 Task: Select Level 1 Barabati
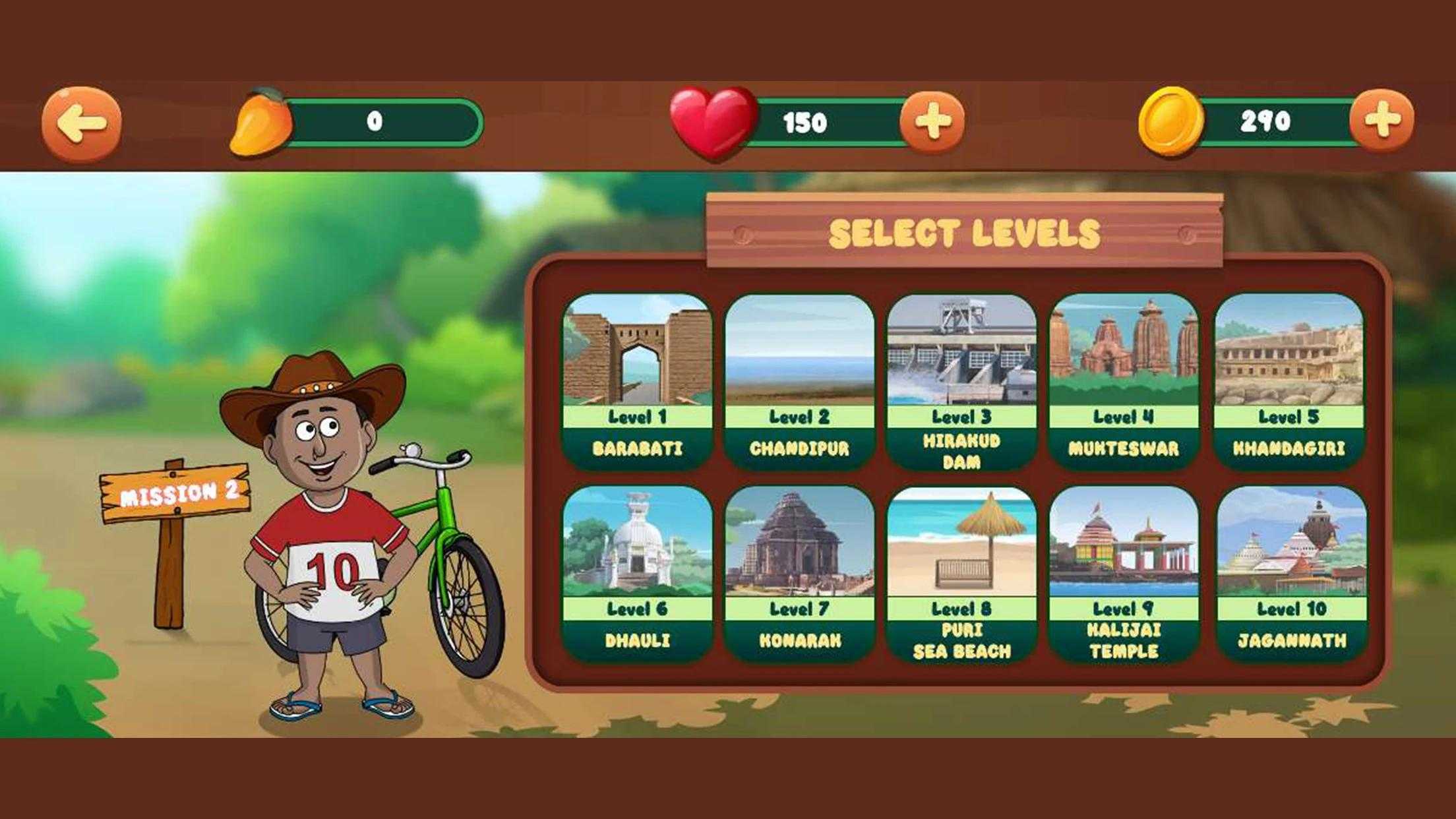(637, 380)
